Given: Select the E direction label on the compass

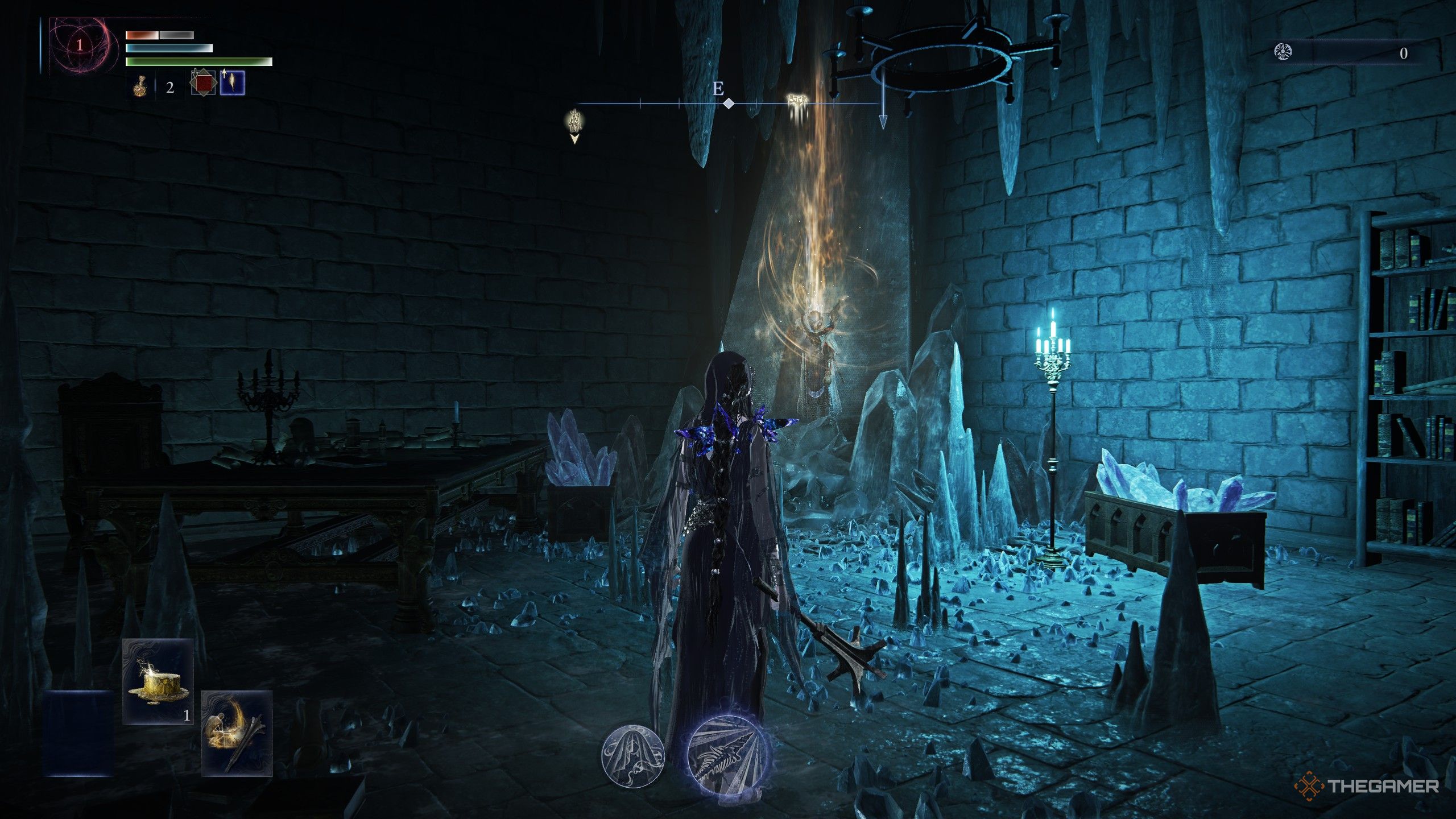Looking at the screenshot, I should (718, 88).
